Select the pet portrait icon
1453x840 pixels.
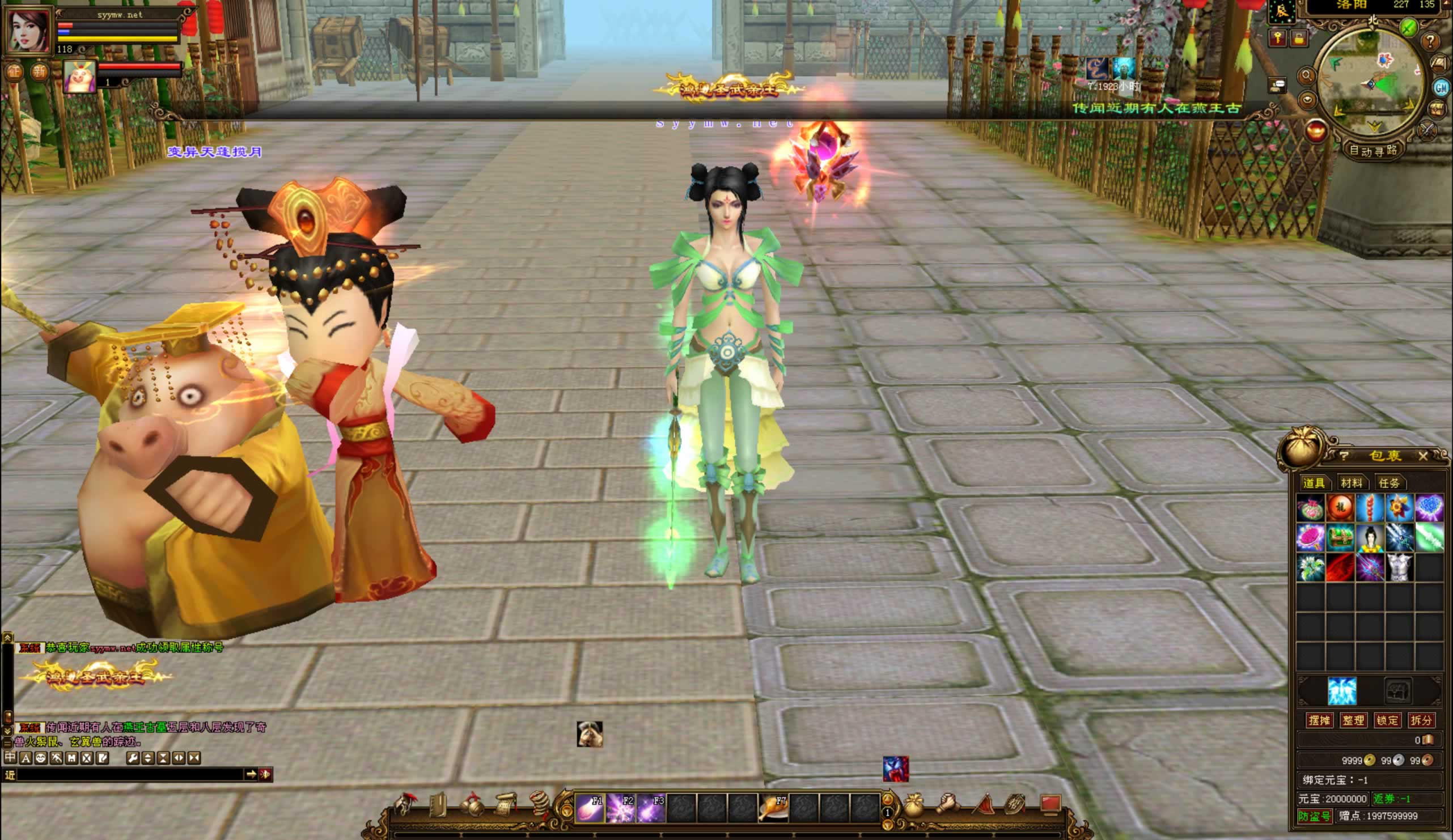pos(79,75)
